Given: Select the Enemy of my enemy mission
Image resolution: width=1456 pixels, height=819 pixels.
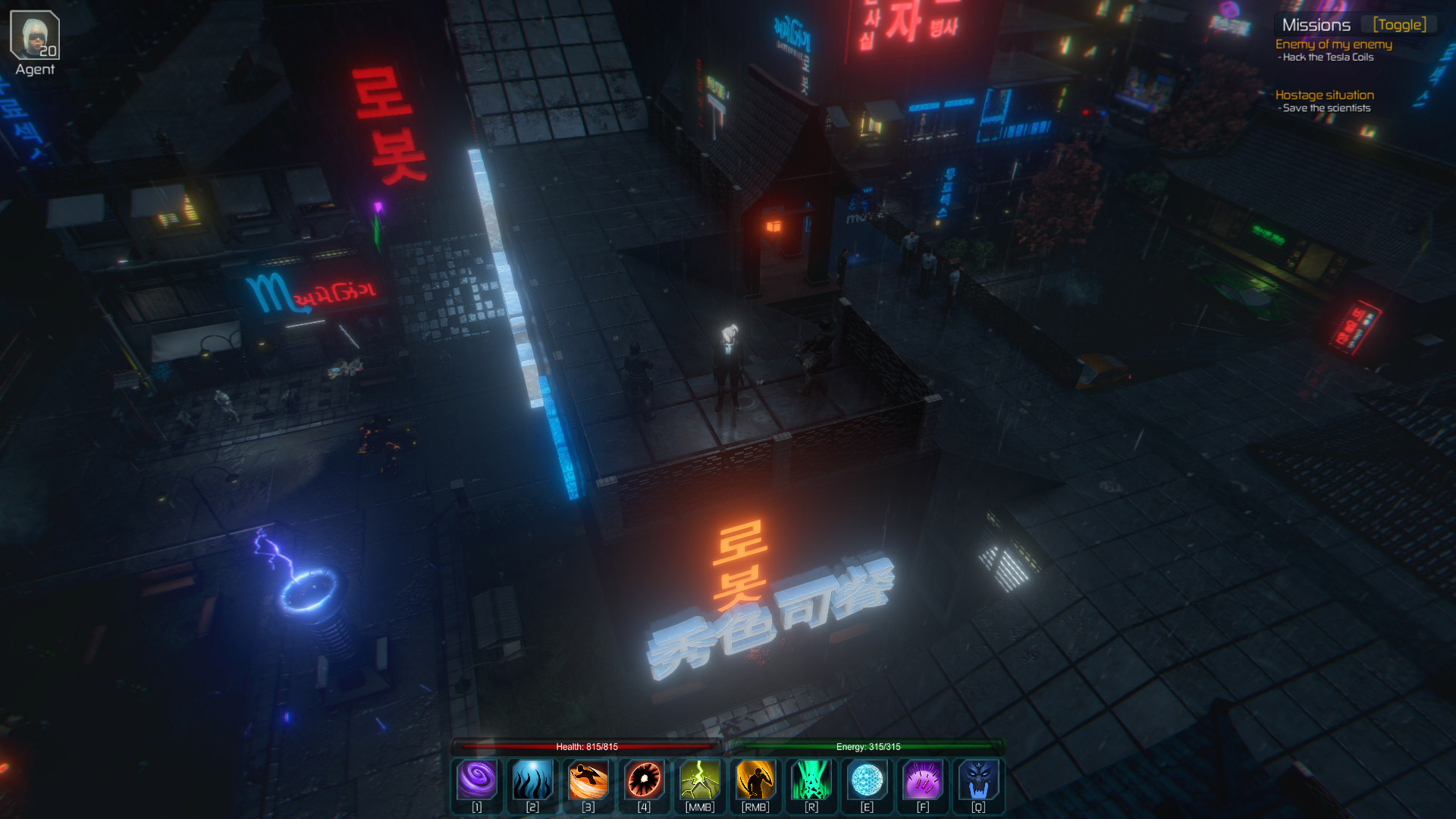Looking at the screenshot, I should pyautogui.click(x=1333, y=45).
